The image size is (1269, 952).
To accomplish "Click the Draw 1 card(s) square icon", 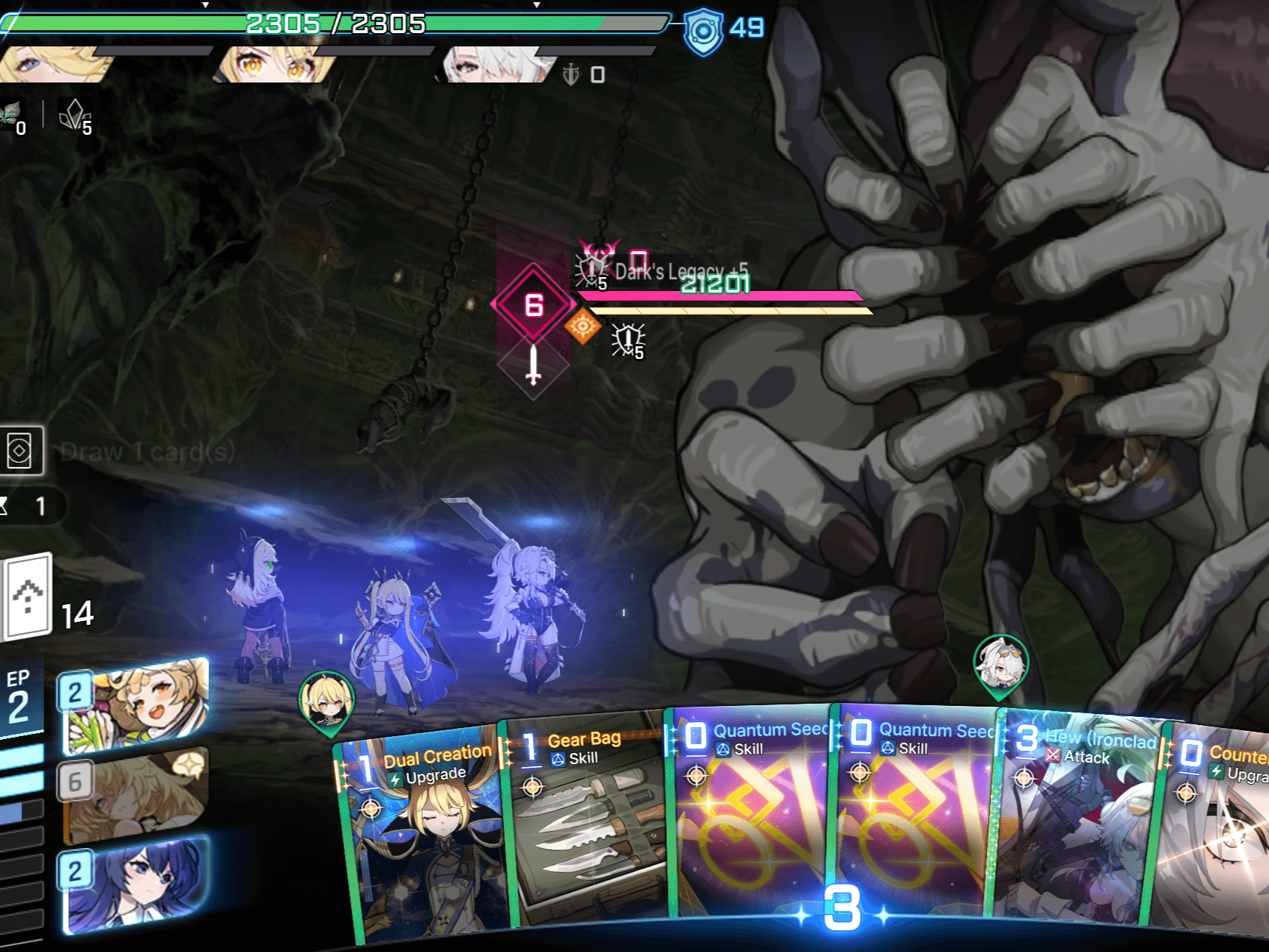I will (21, 450).
